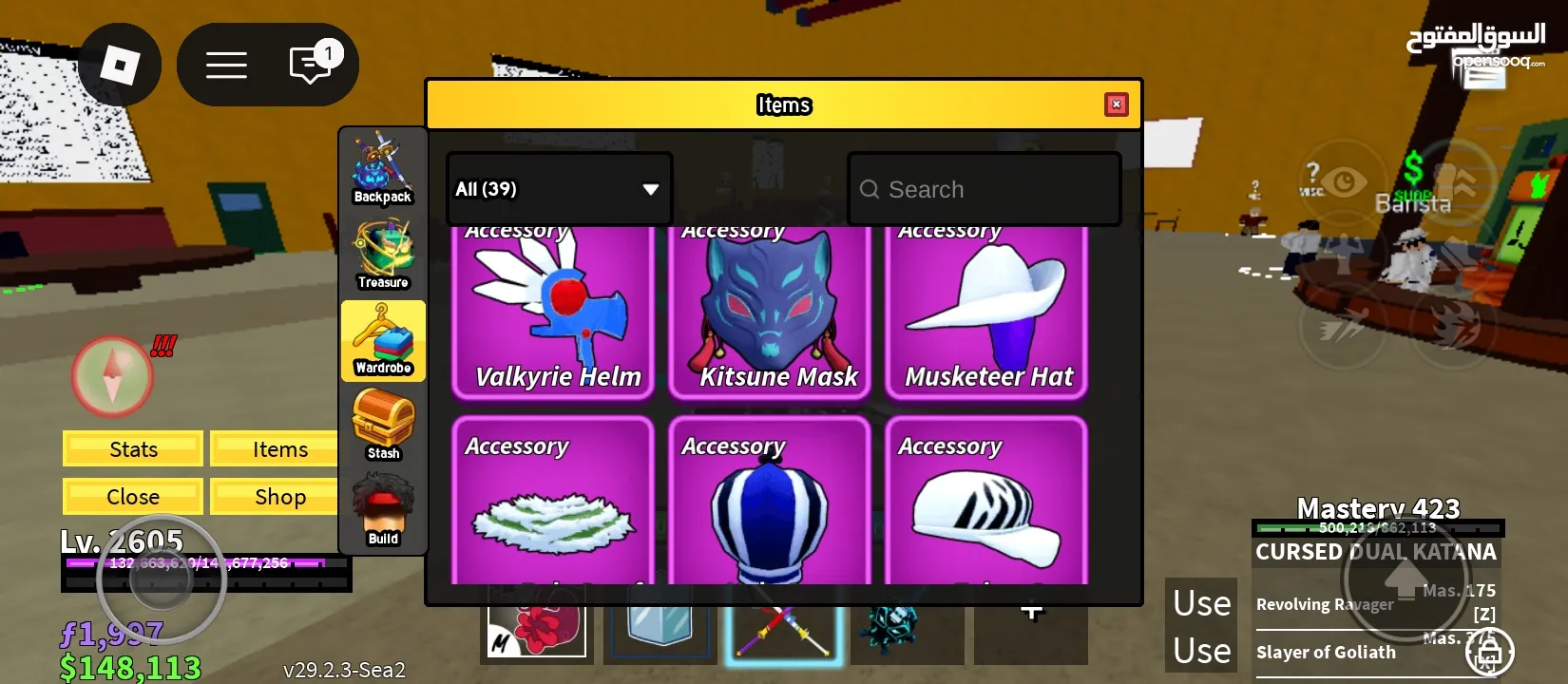Open the Shop menu
Image resolution: width=1568 pixels, height=684 pixels.
(278, 497)
